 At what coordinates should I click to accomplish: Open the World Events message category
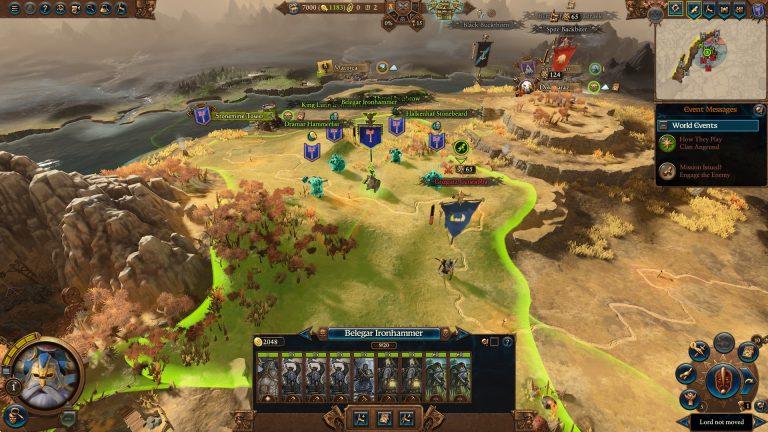click(710, 126)
